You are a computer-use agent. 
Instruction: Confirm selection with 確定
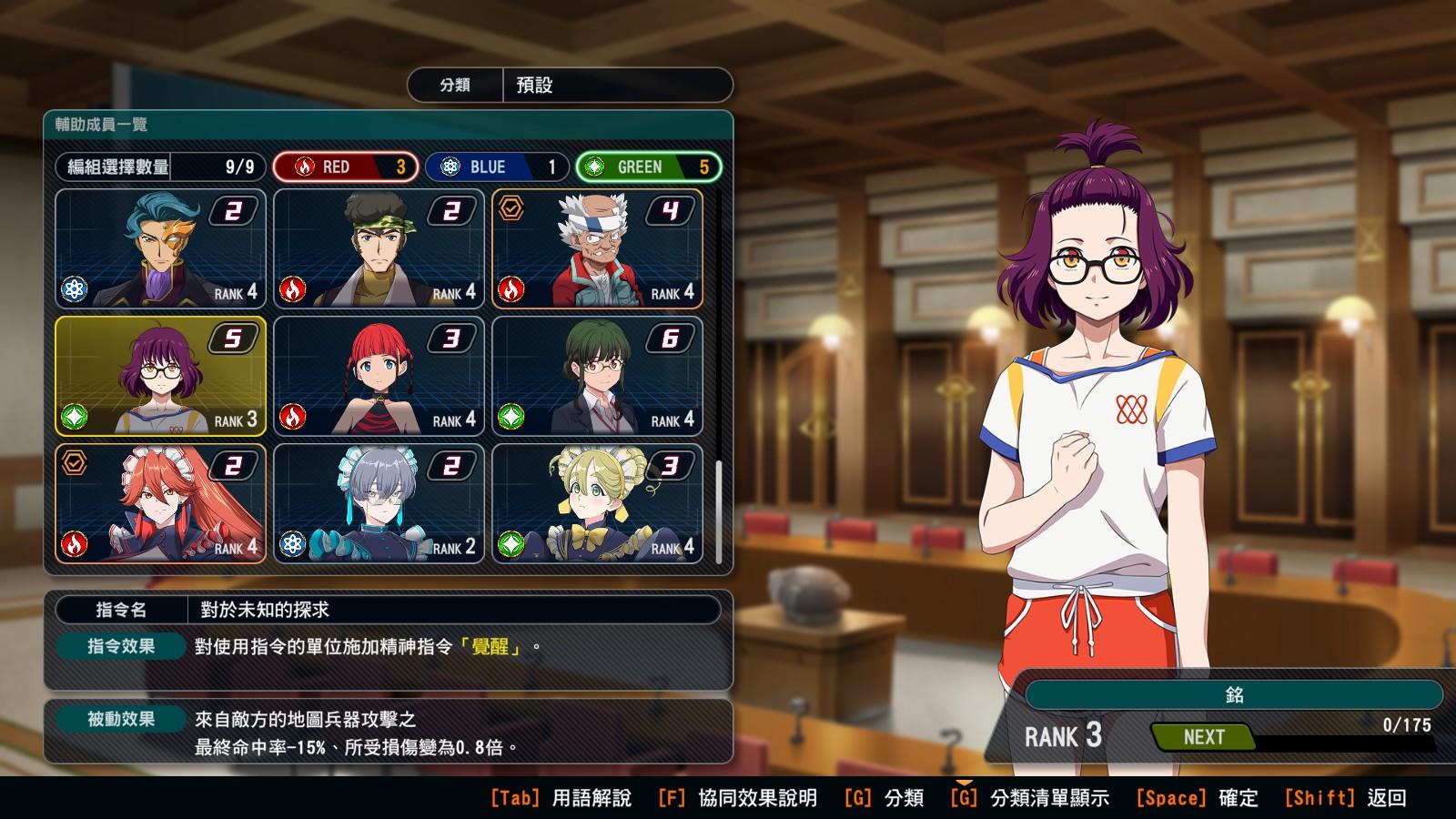(1197, 798)
